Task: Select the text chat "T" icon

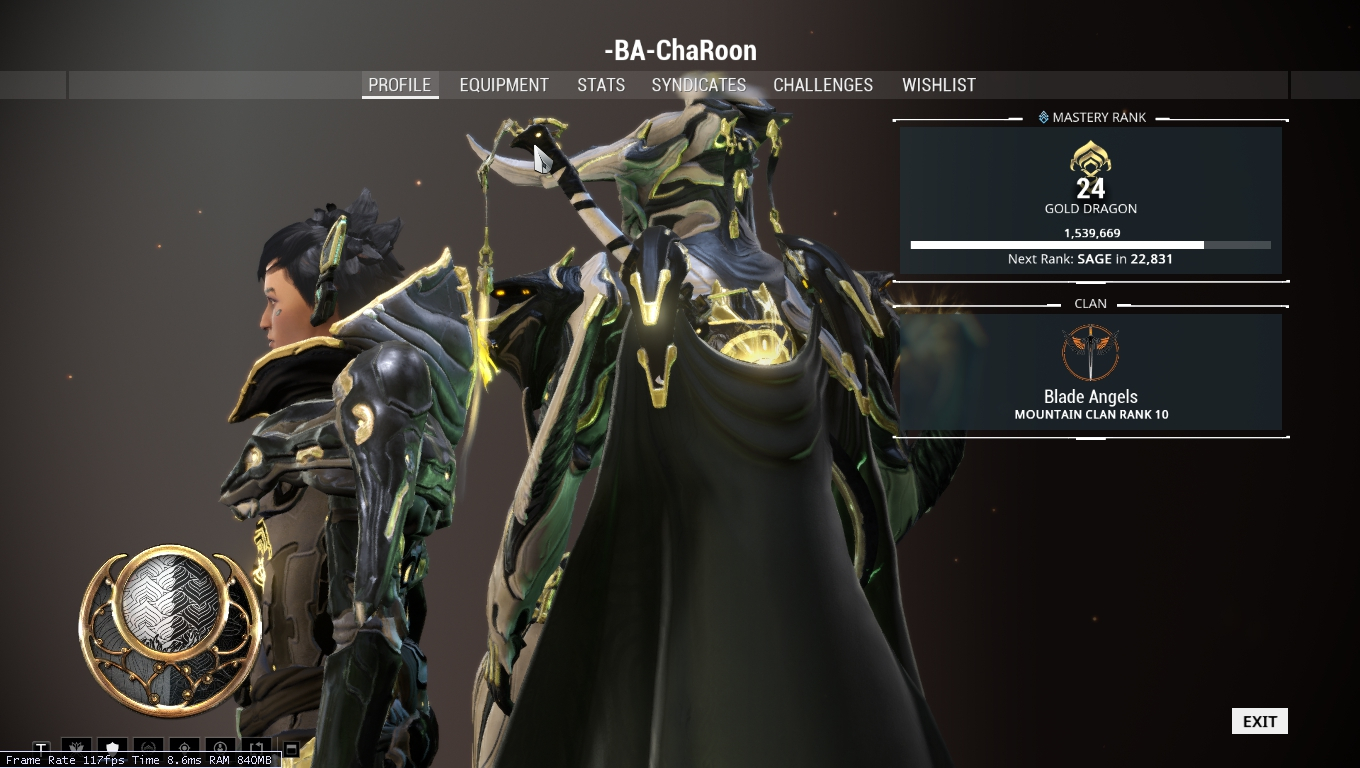Action: pos(40,746)
